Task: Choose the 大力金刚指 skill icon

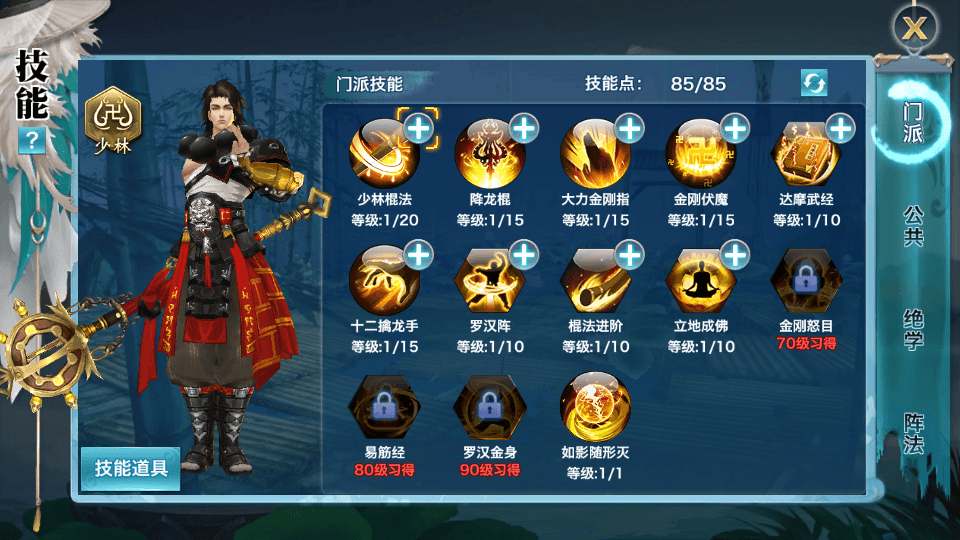Action: click(x=595, y=154)
